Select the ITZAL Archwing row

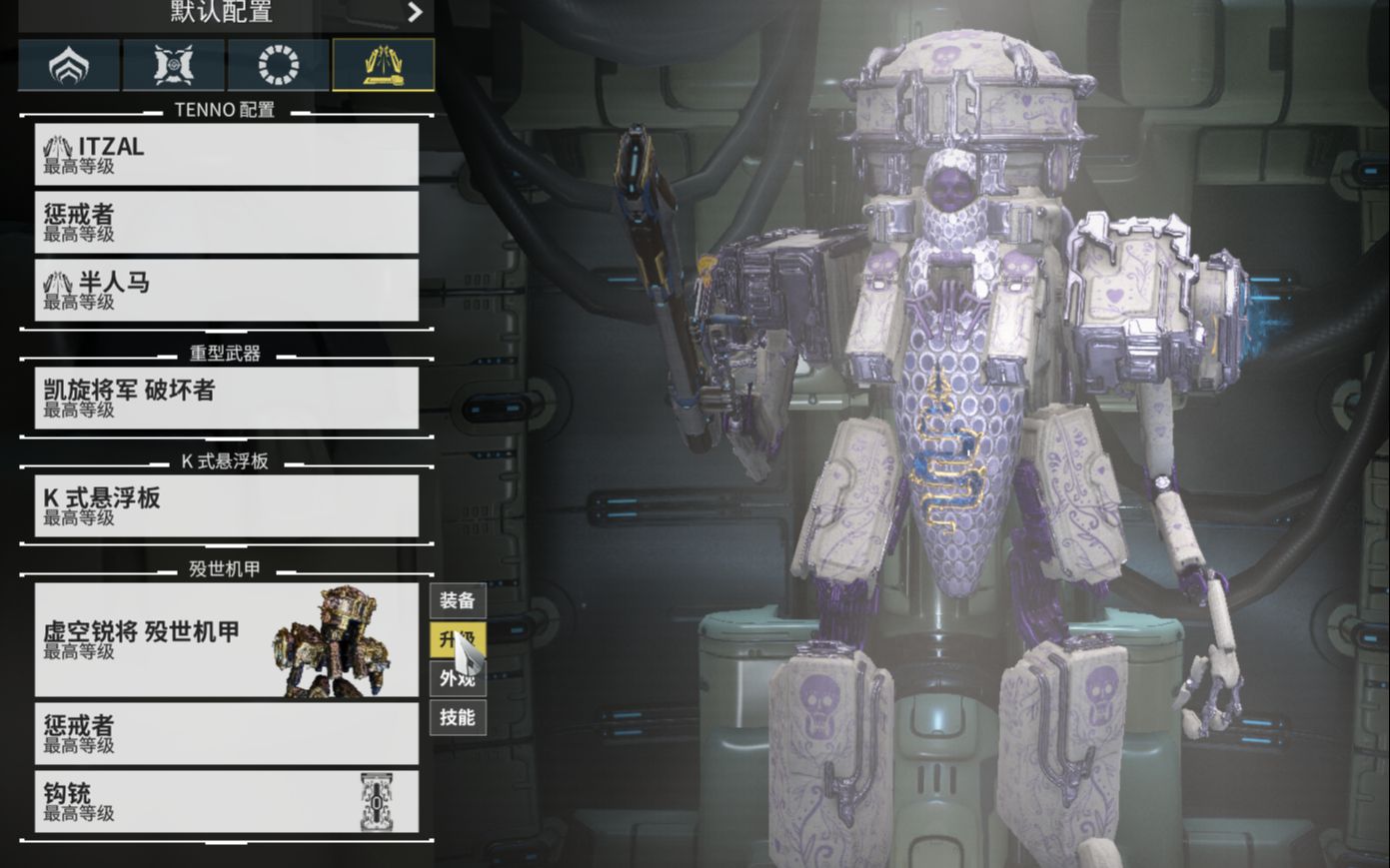coord(226,154)
